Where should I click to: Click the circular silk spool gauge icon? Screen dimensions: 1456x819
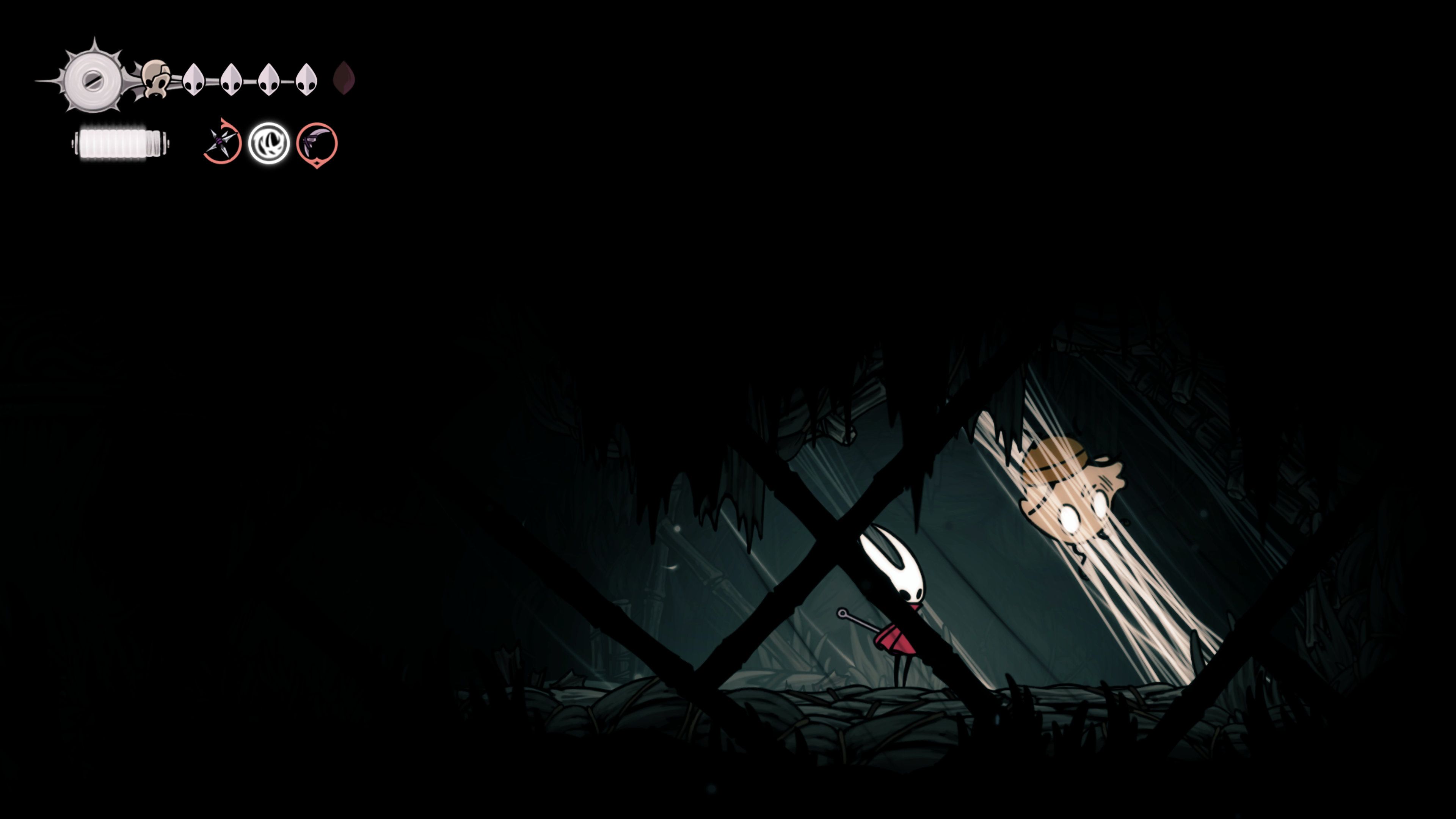point(93,80)
